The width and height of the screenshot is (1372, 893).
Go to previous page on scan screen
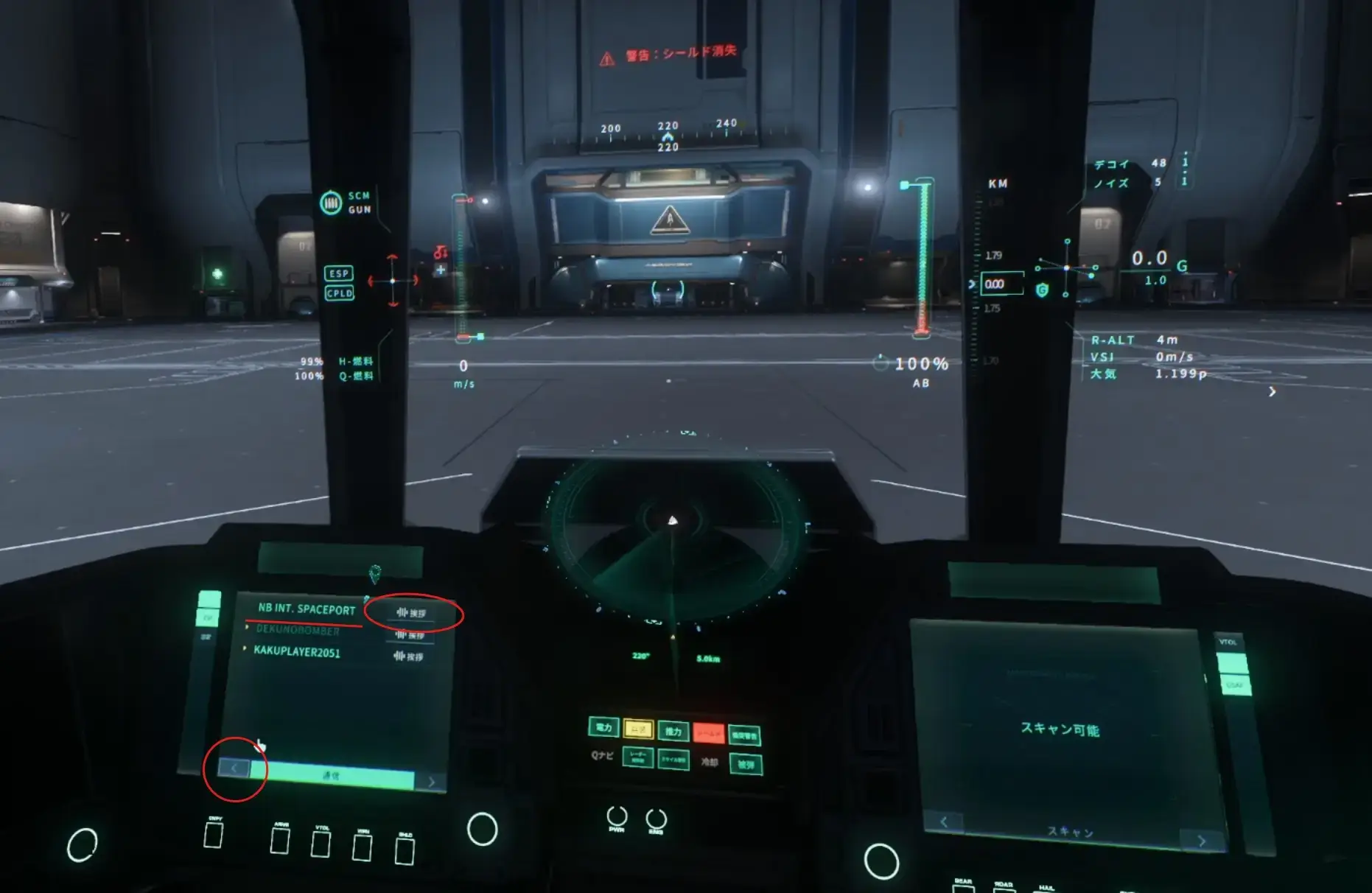[x=944, y=822]
